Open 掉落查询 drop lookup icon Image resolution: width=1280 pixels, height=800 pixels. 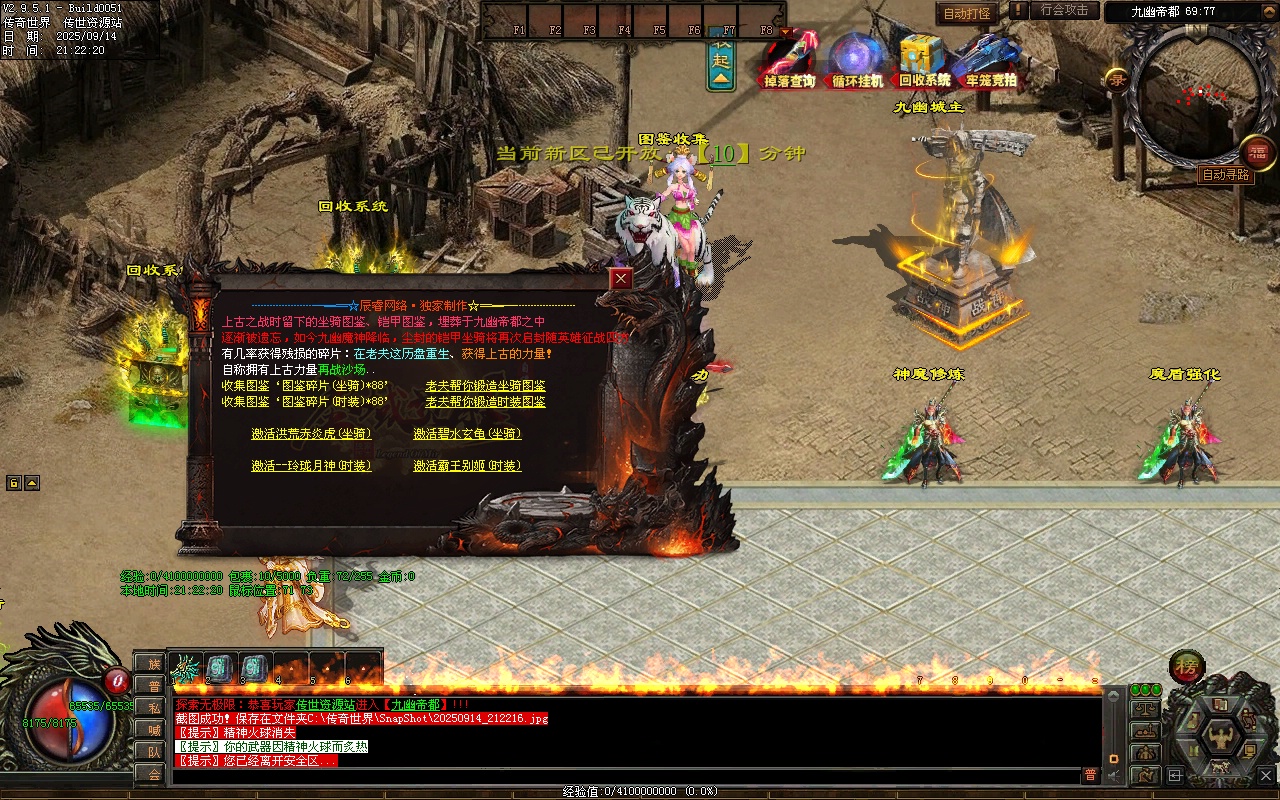pyautogui.click(x=790, y=60)
